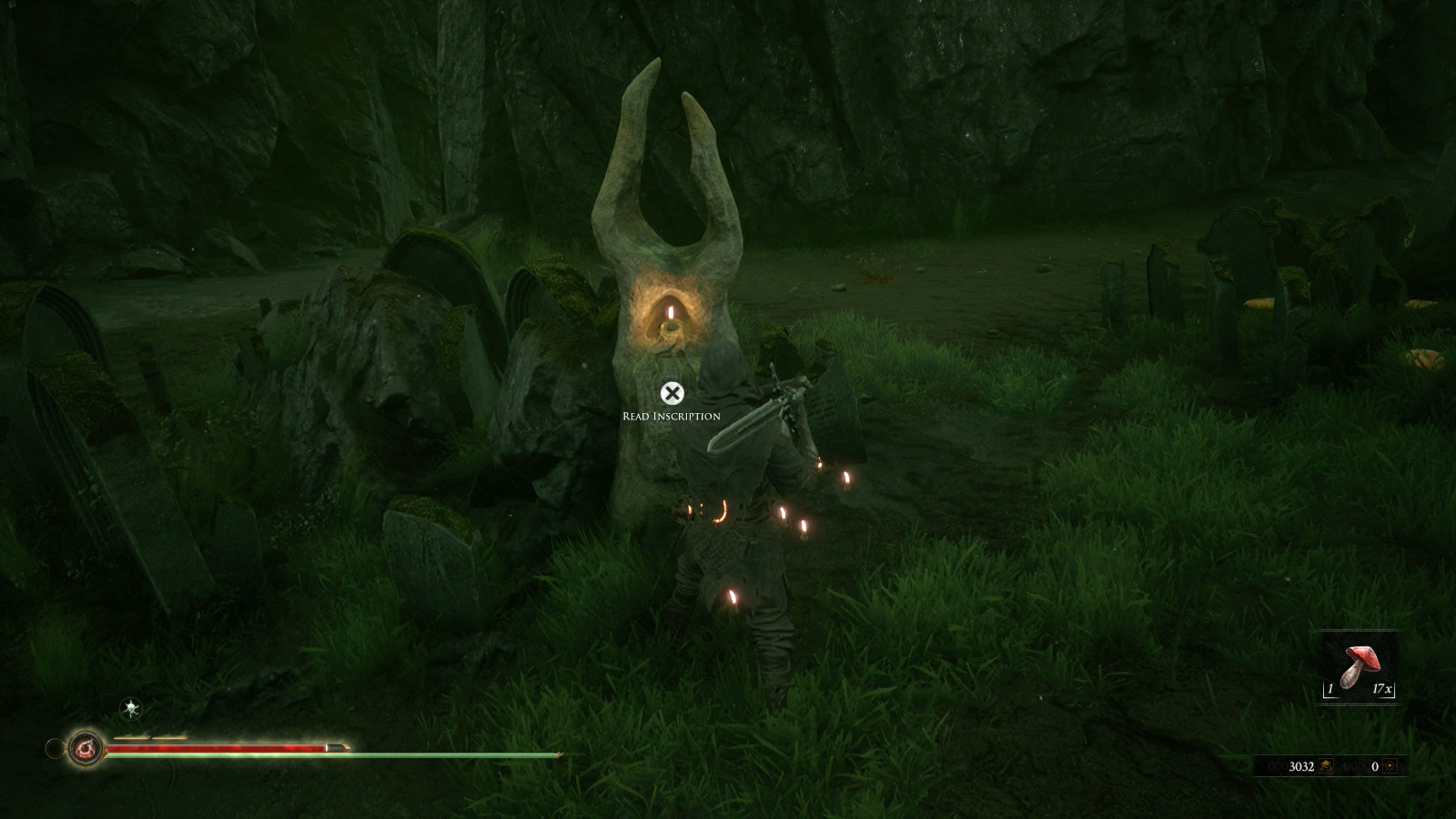Click the glimpse currency icon next to 0

pyautogui.click(x=1390, y=766)
